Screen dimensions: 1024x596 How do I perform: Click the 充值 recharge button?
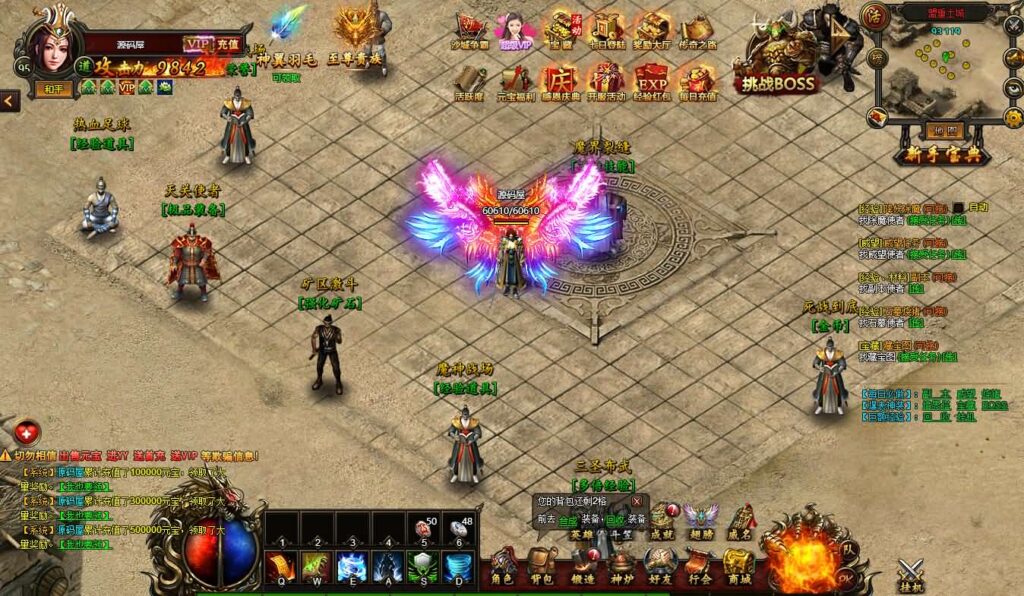pyautogui.click(x=227, y=44)
